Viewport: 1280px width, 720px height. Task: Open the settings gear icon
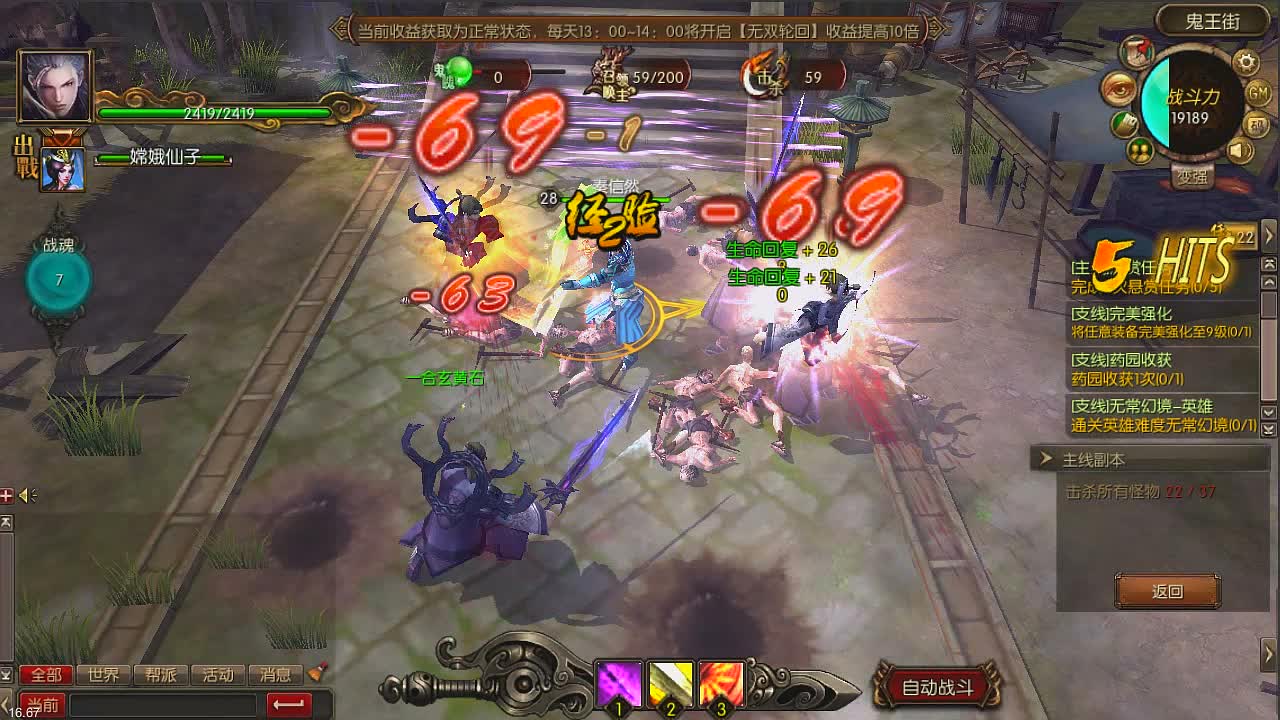(1245, 61)
